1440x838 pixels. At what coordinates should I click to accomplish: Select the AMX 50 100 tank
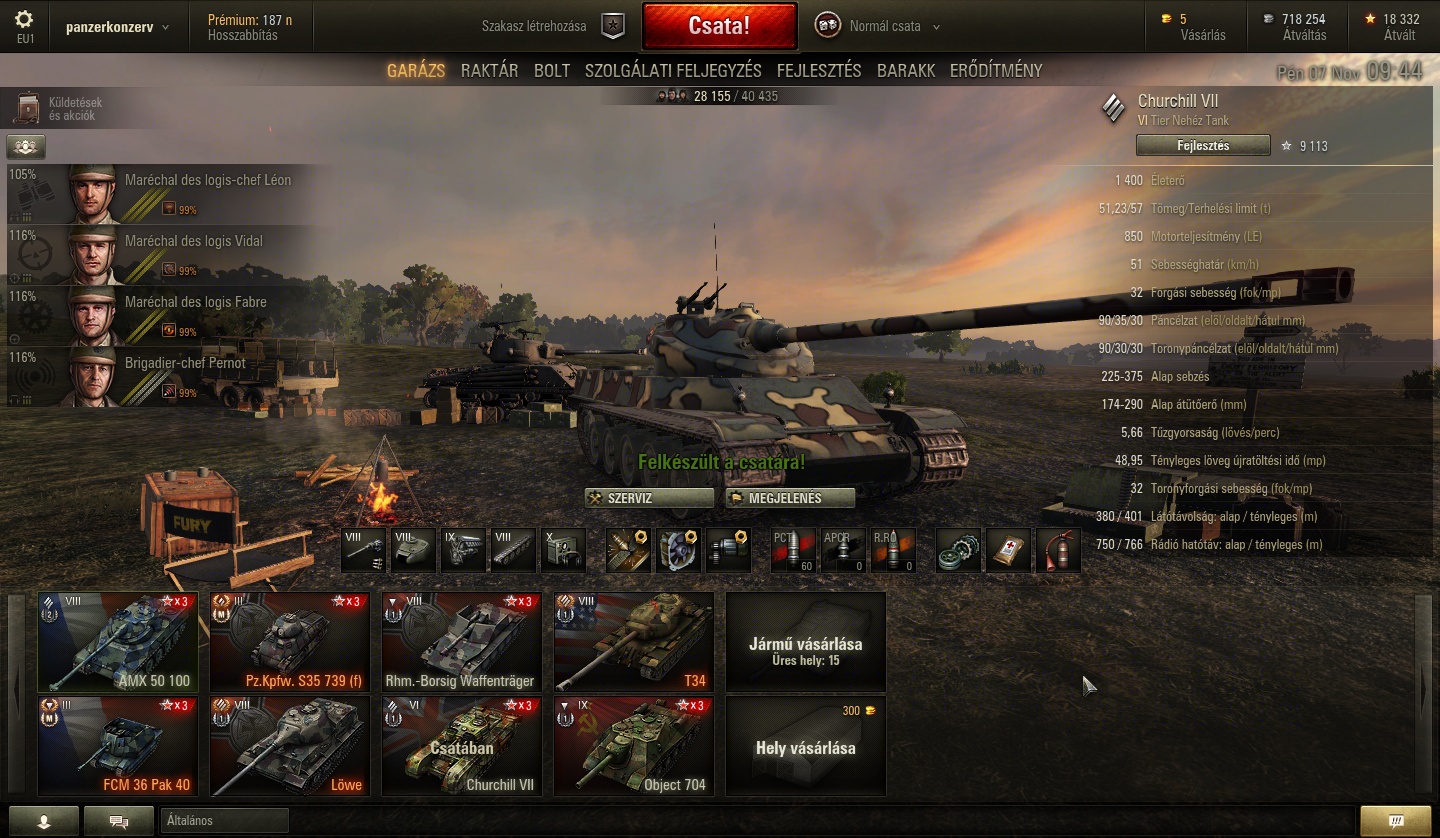point(118,641)
